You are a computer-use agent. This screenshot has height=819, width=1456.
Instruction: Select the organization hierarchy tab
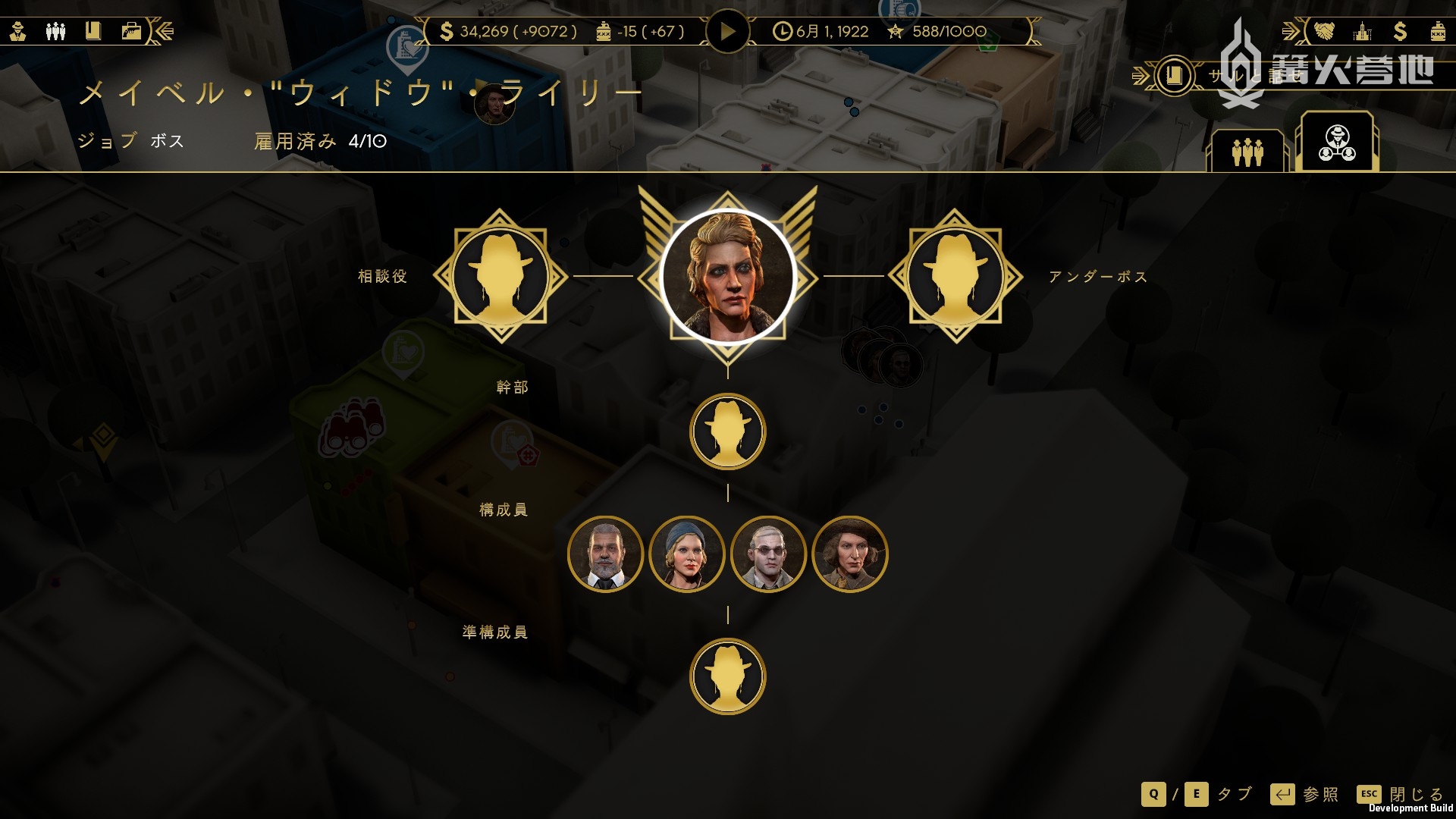point(1337,143)
